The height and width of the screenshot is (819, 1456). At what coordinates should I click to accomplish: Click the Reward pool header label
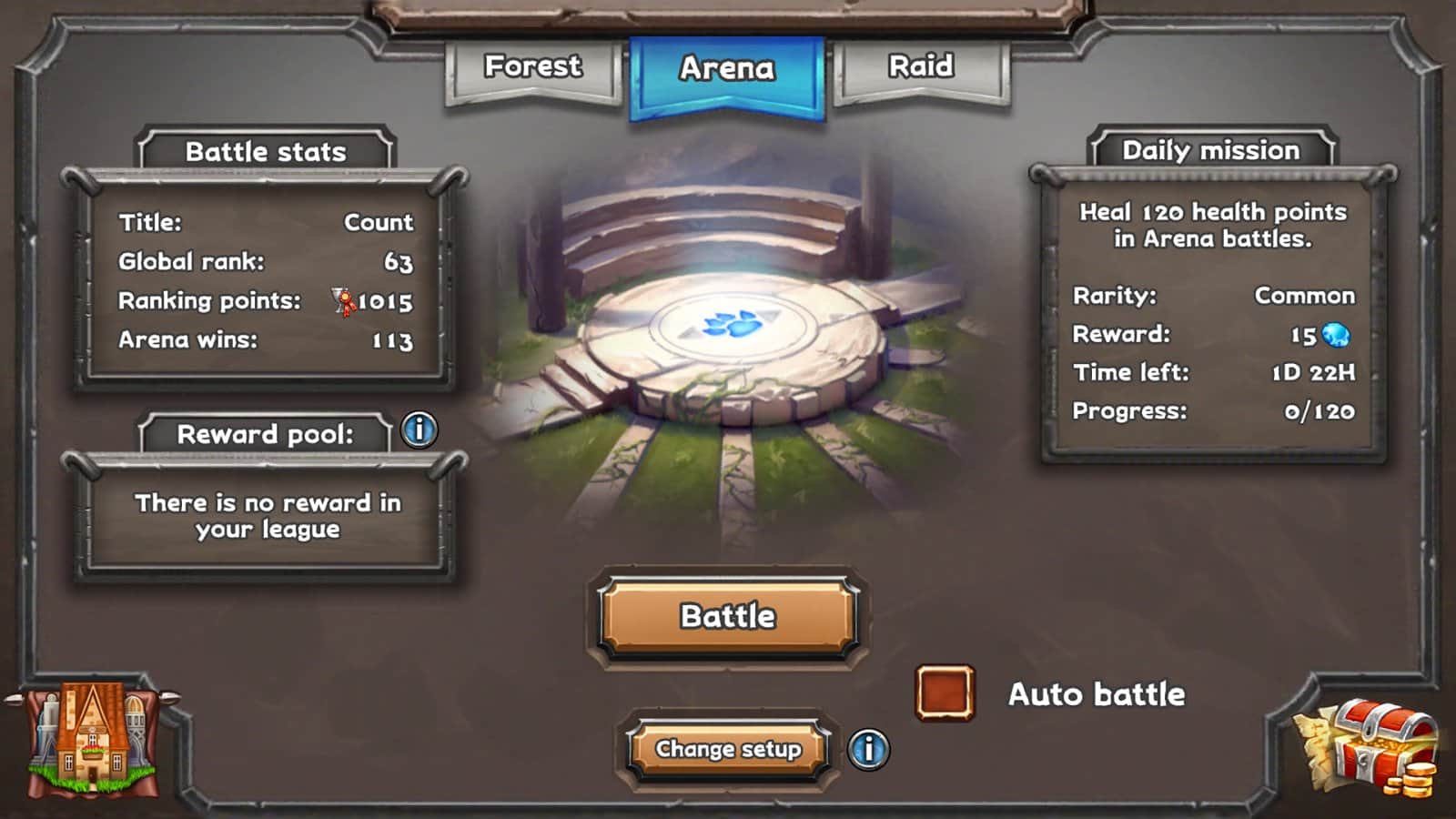point(267,435)
